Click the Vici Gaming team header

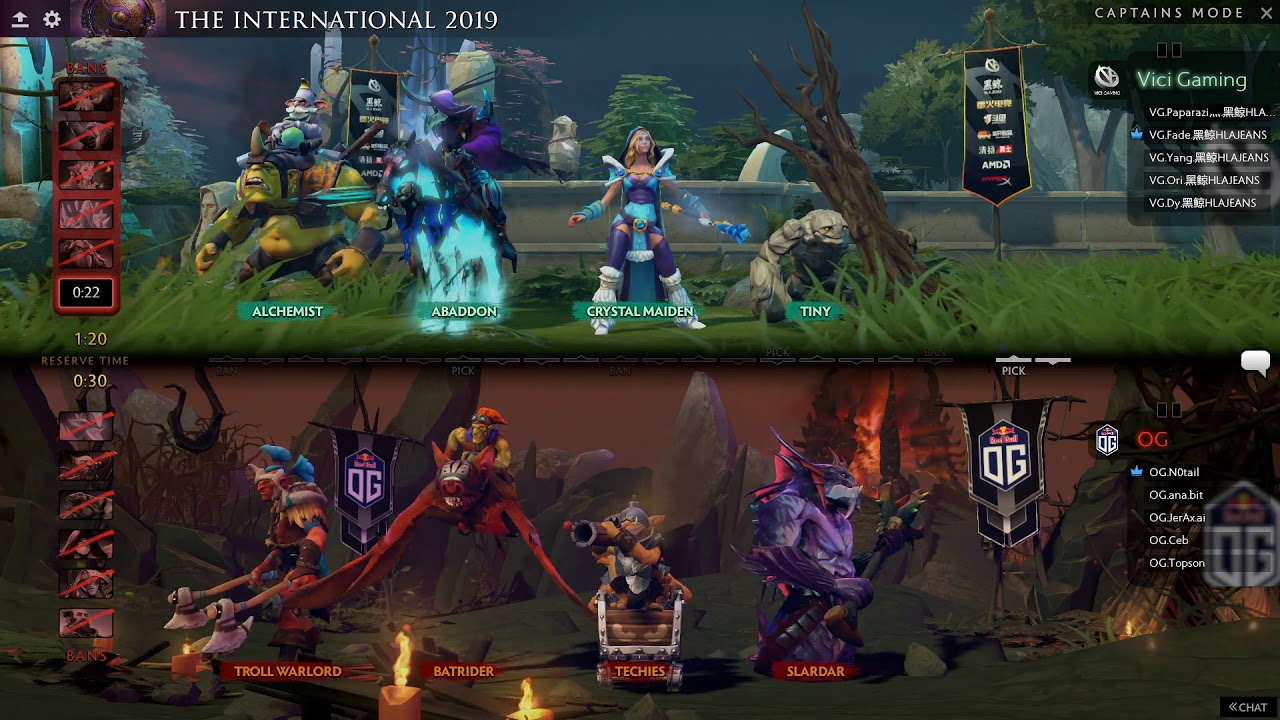[x=1190, y=80]
